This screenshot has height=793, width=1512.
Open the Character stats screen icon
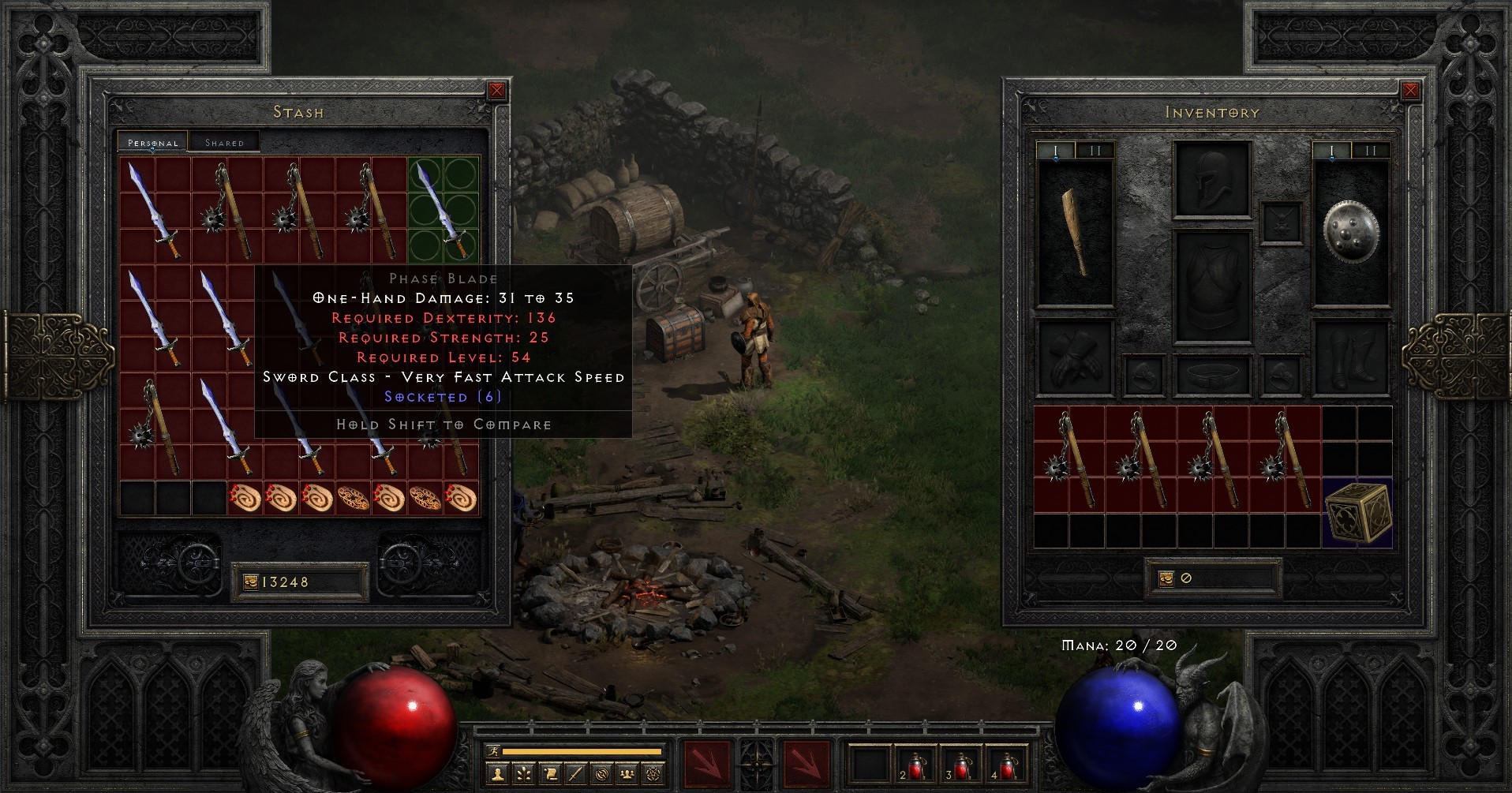498,774
